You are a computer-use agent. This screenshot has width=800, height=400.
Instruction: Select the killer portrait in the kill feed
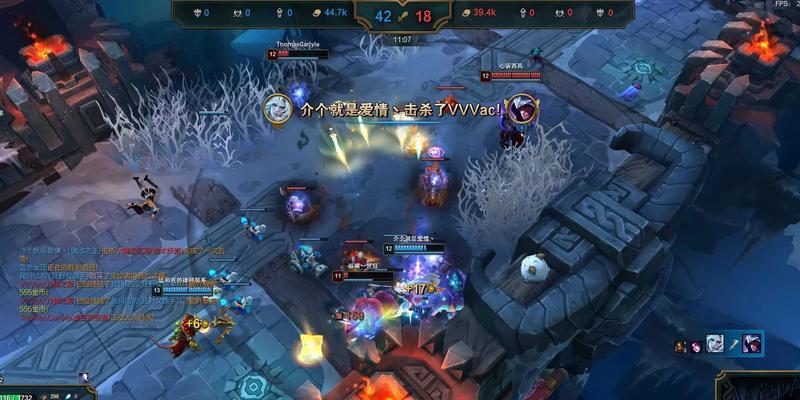tap(715, 344)
